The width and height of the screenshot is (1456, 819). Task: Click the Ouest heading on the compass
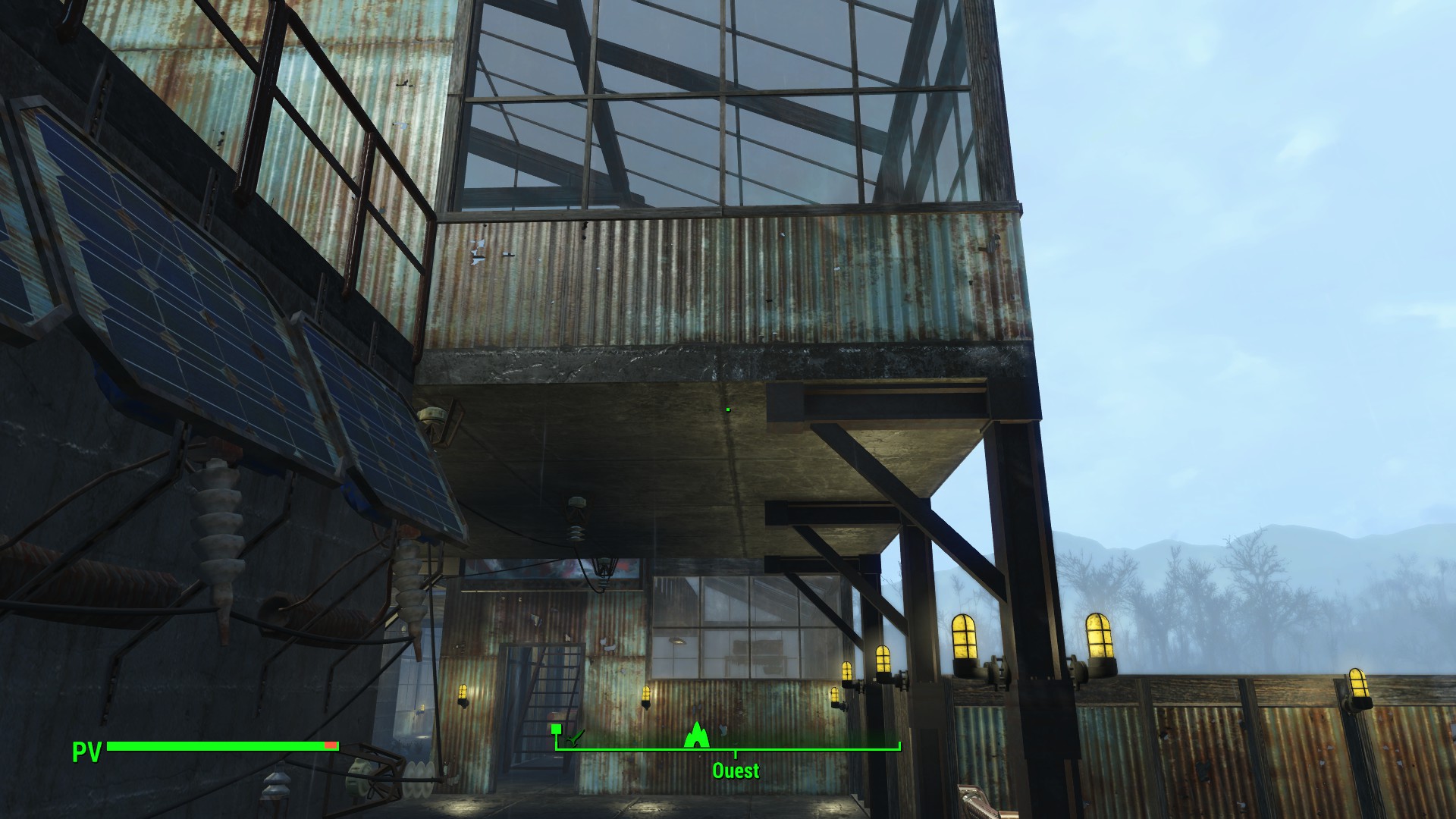[736, 770]
